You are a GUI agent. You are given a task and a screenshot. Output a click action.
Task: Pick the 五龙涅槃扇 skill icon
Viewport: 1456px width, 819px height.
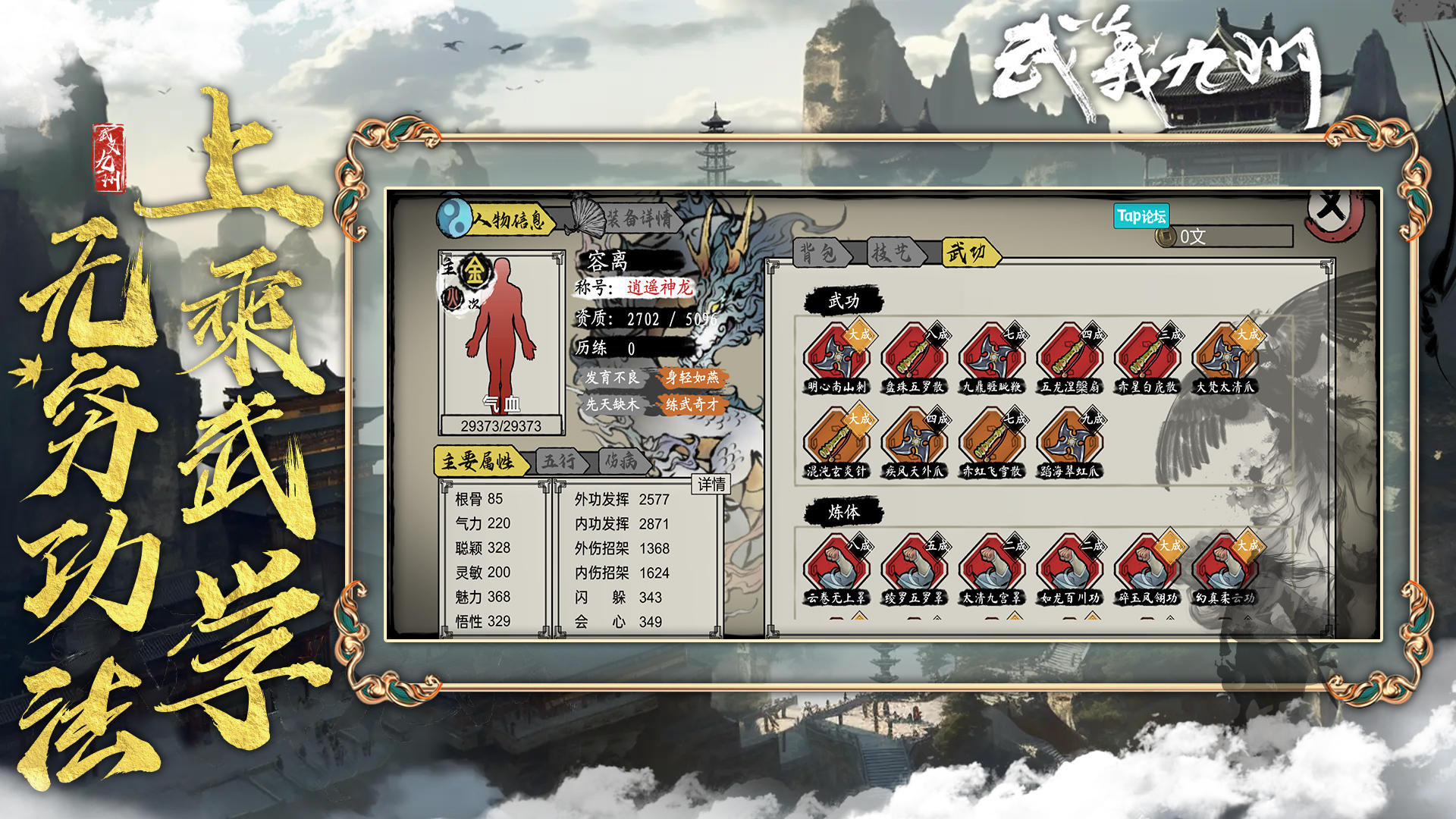(x=1069, y=357)
